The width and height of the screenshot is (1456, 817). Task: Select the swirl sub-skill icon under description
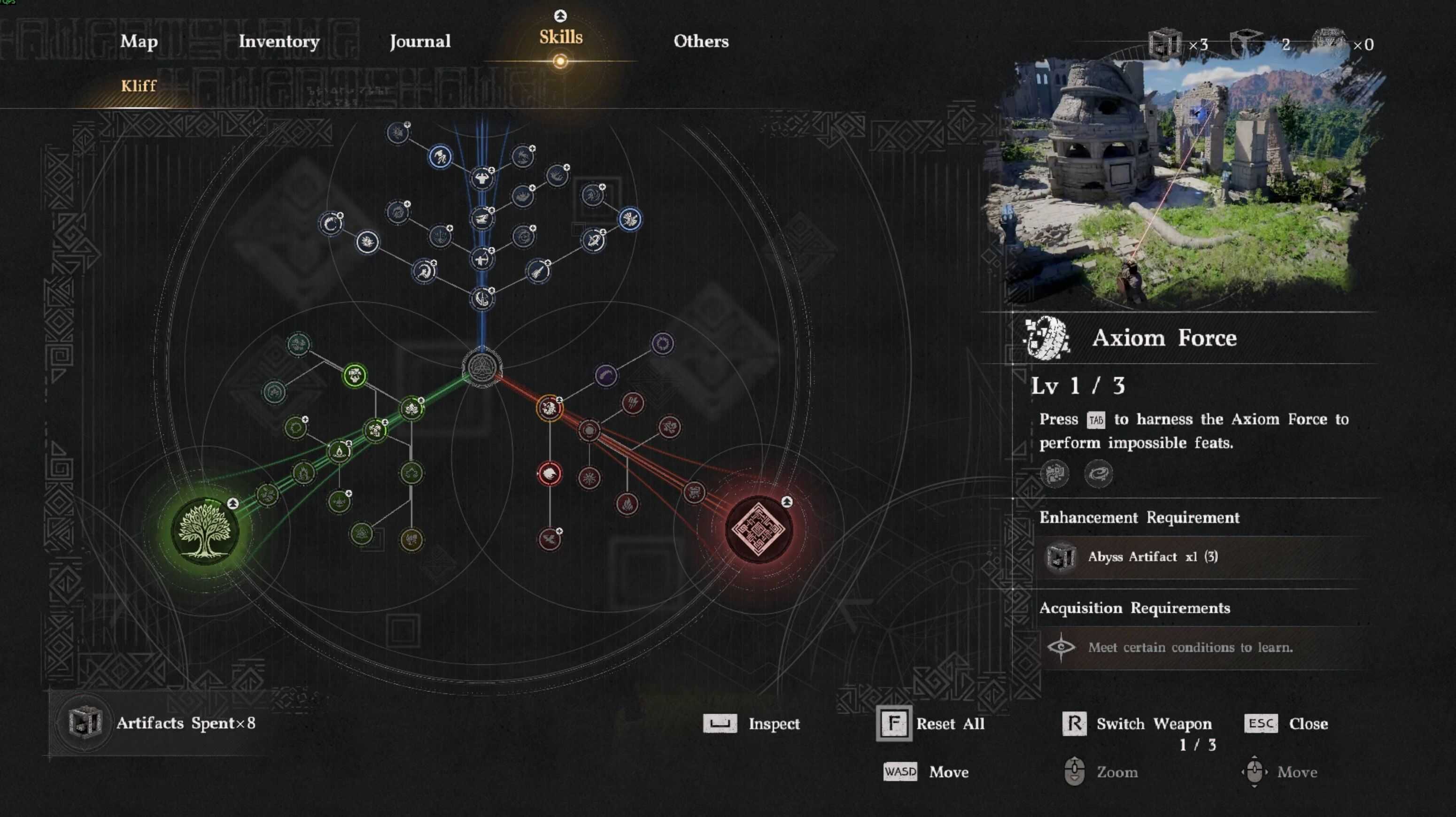[1098, 473]
